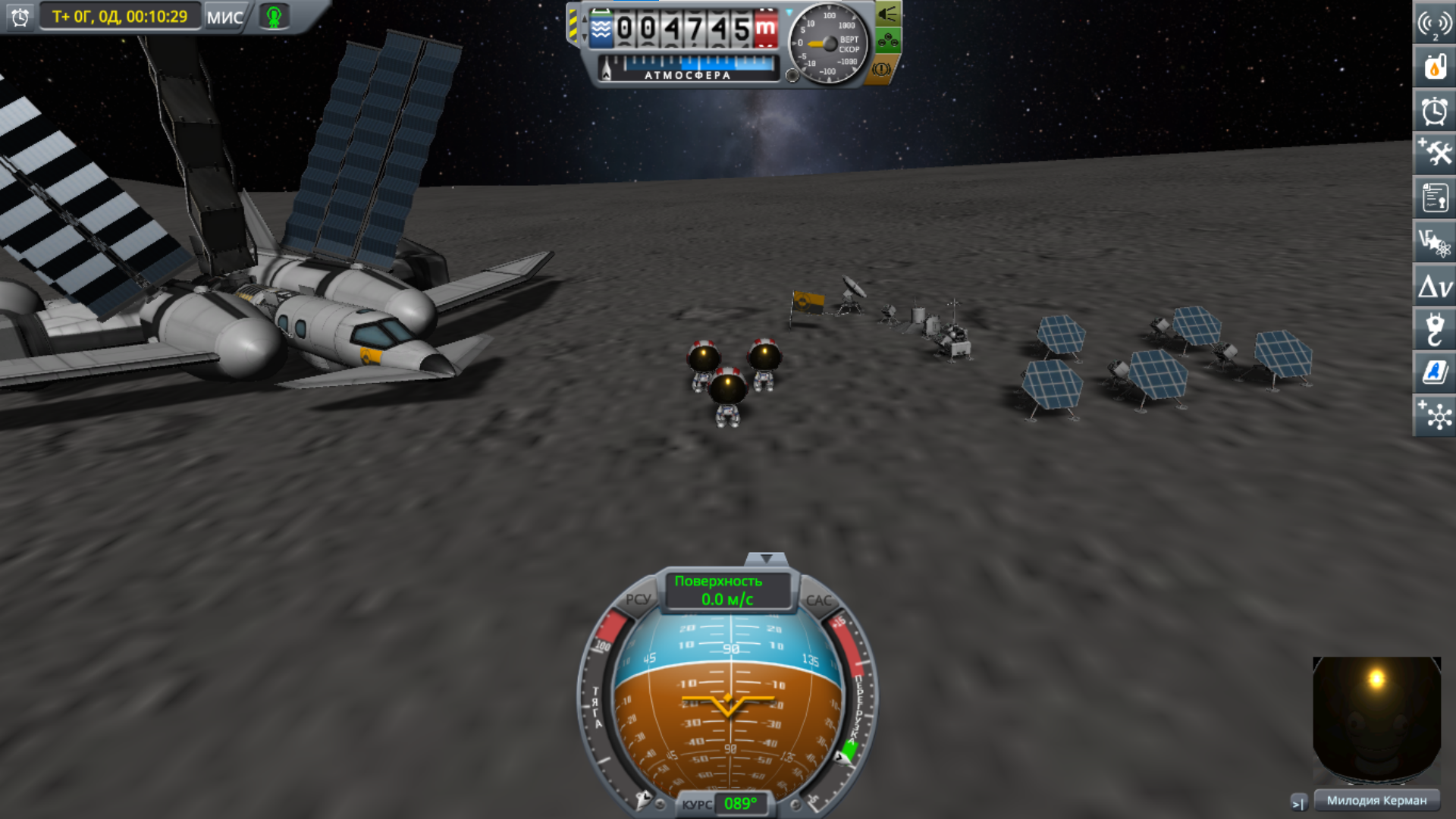The width and height of the screenshot is (1456, 819).
Task: Open the construction tools wrench app
Action: pos(1434,154)
